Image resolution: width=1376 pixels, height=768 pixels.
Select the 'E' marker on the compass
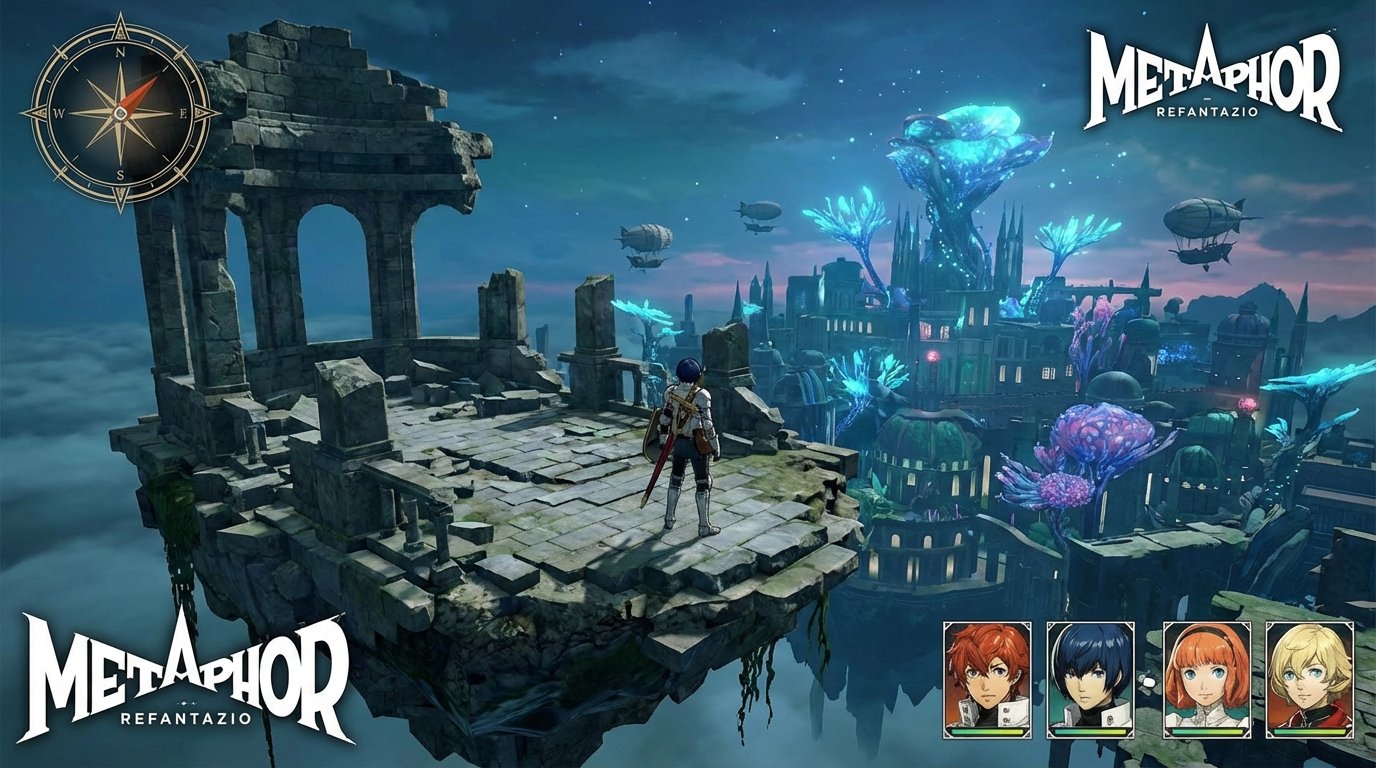[184, 113]
